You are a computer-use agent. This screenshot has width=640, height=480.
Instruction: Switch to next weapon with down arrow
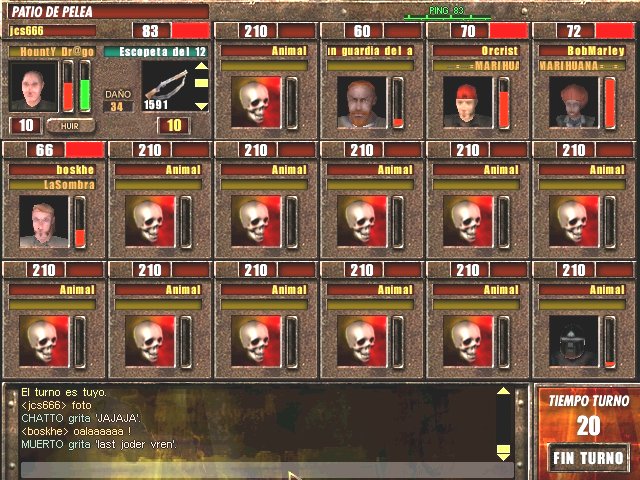(200, 105)
